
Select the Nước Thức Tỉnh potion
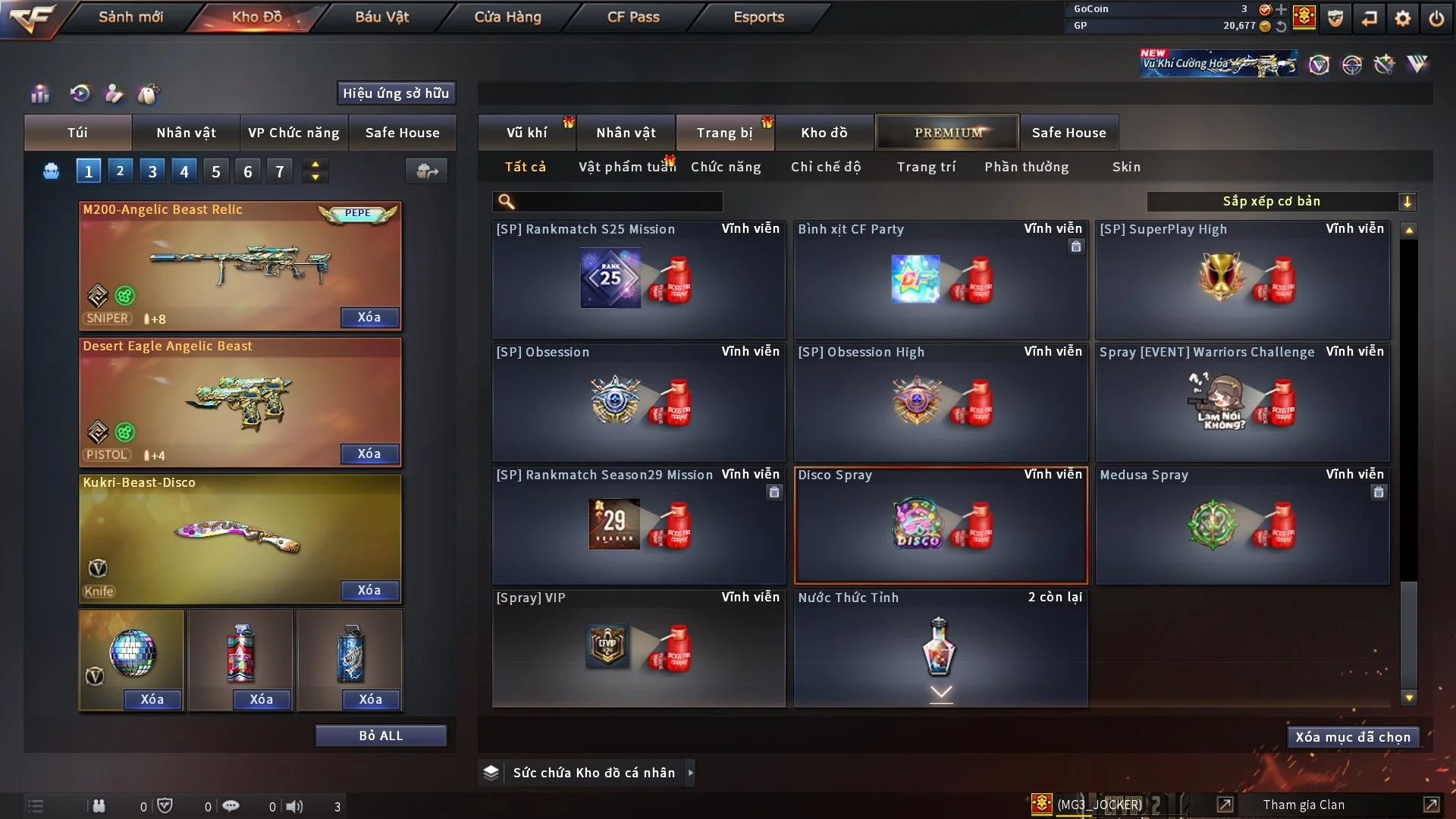940,648
